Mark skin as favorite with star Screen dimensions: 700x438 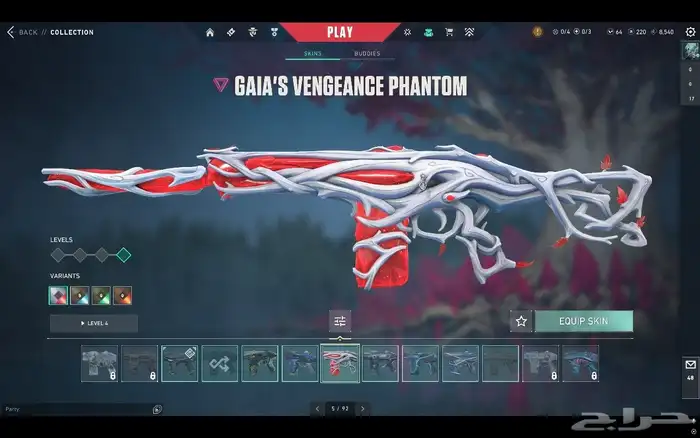click(x=520, y=321)
